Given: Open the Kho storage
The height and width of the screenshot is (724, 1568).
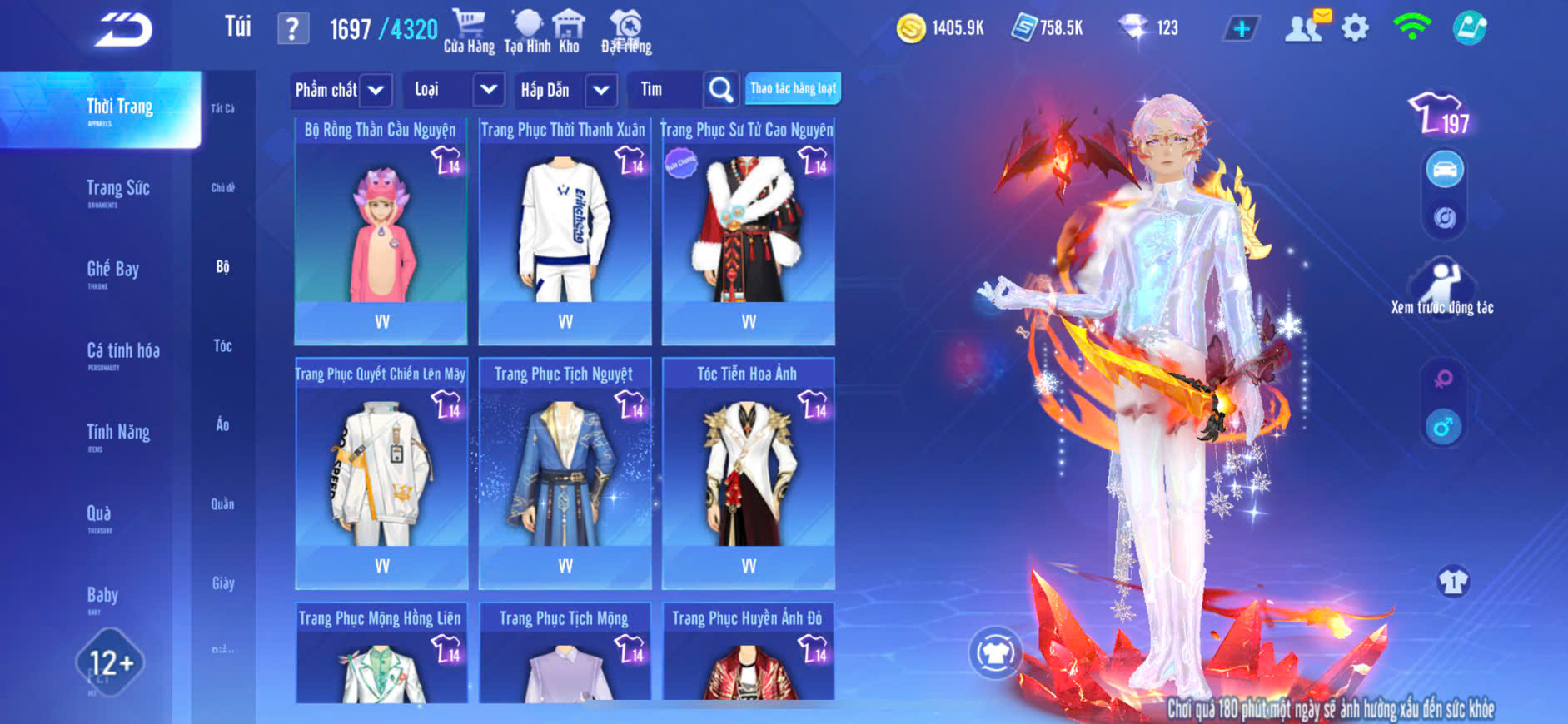Looking at the screenshot, I should click(569, 31).
